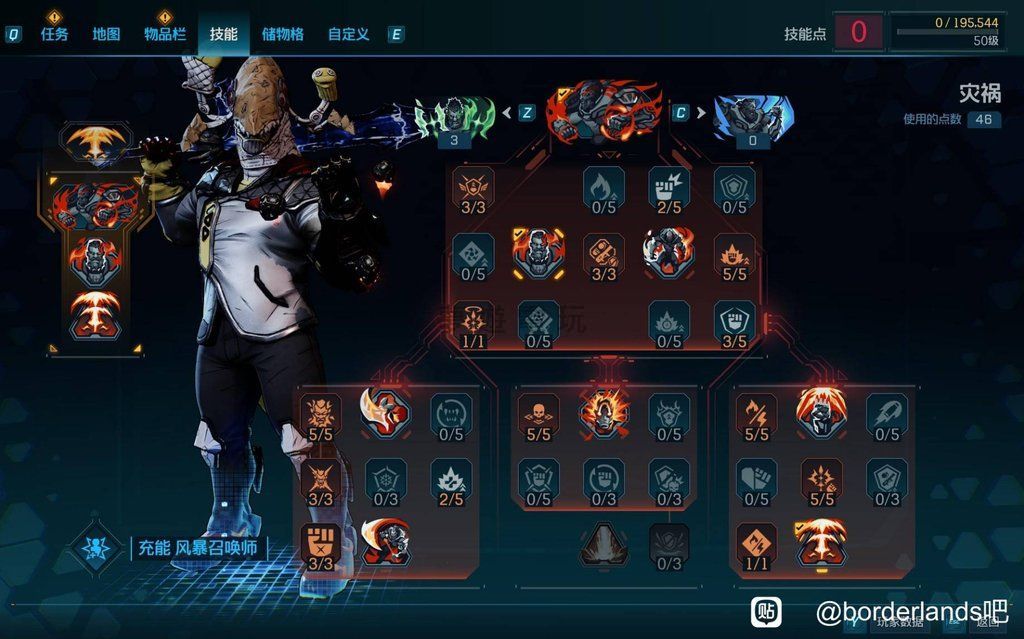Go to the 物品栏 (Inventory) tab
This screenshot has width=1024, height=639.
click(165, 34)
